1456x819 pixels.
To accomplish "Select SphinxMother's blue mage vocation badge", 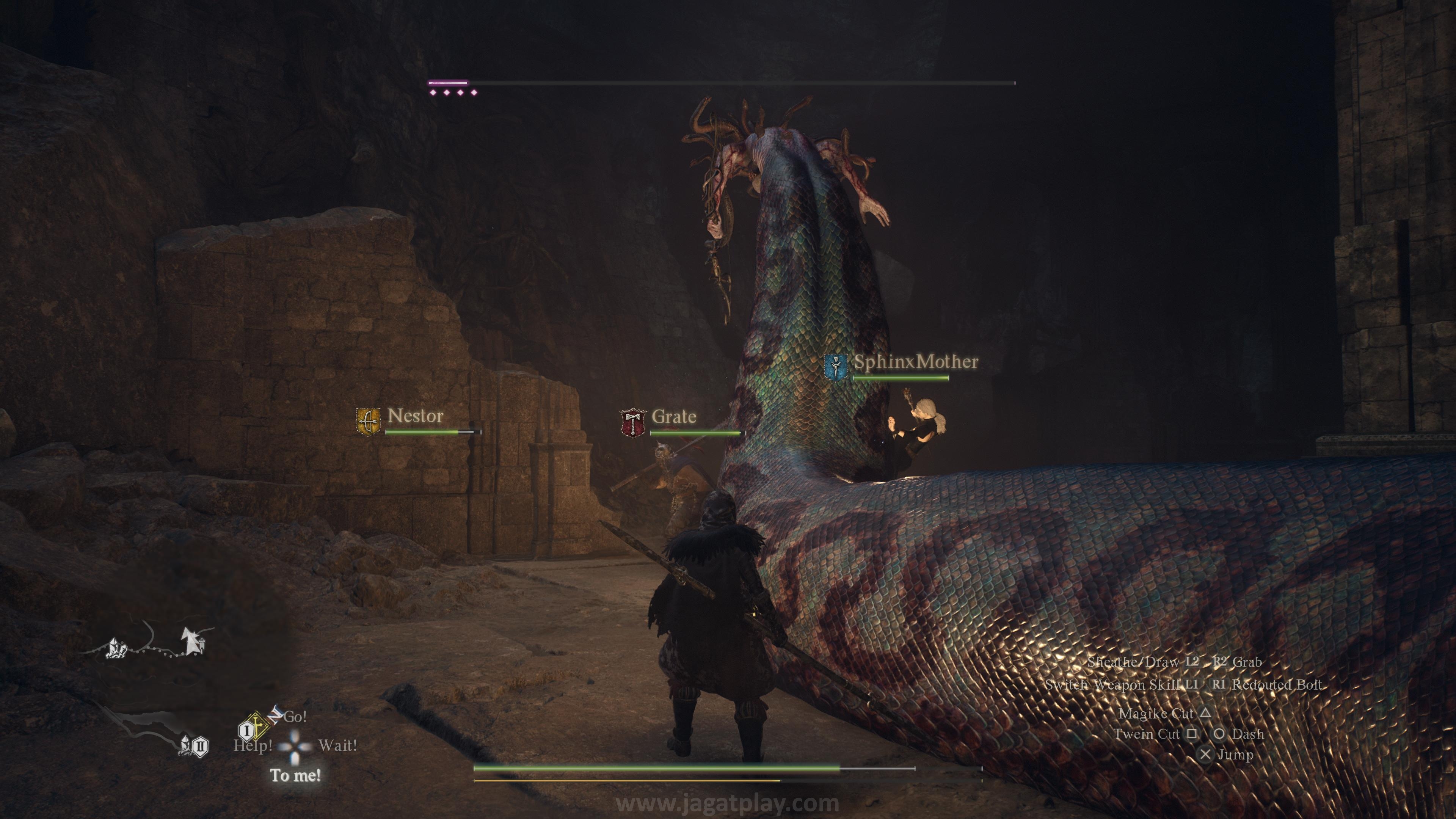I will (x=835, y=367).
